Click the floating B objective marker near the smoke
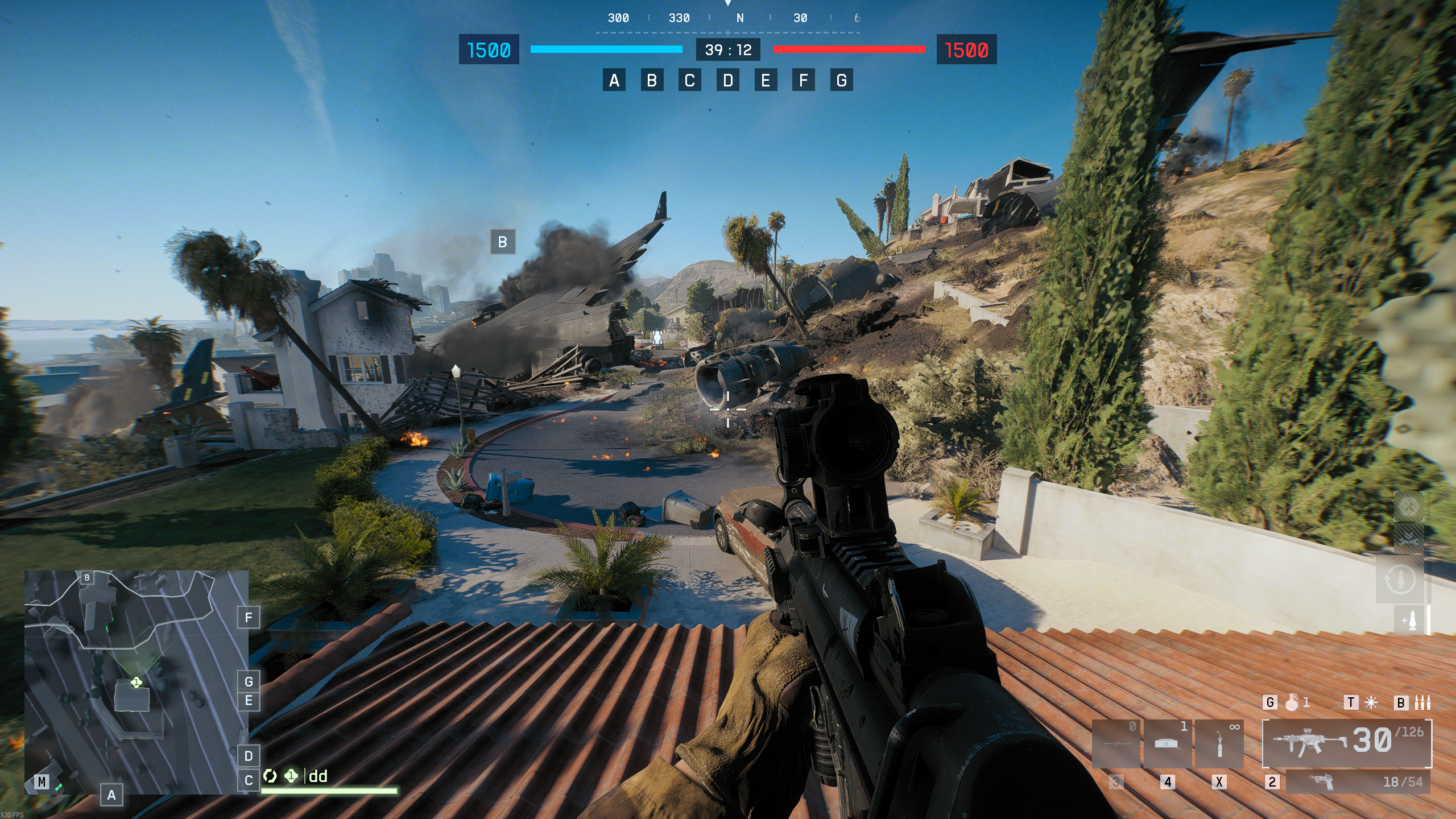The width and height of the screenshot is (1456, 819). (502, 242)
